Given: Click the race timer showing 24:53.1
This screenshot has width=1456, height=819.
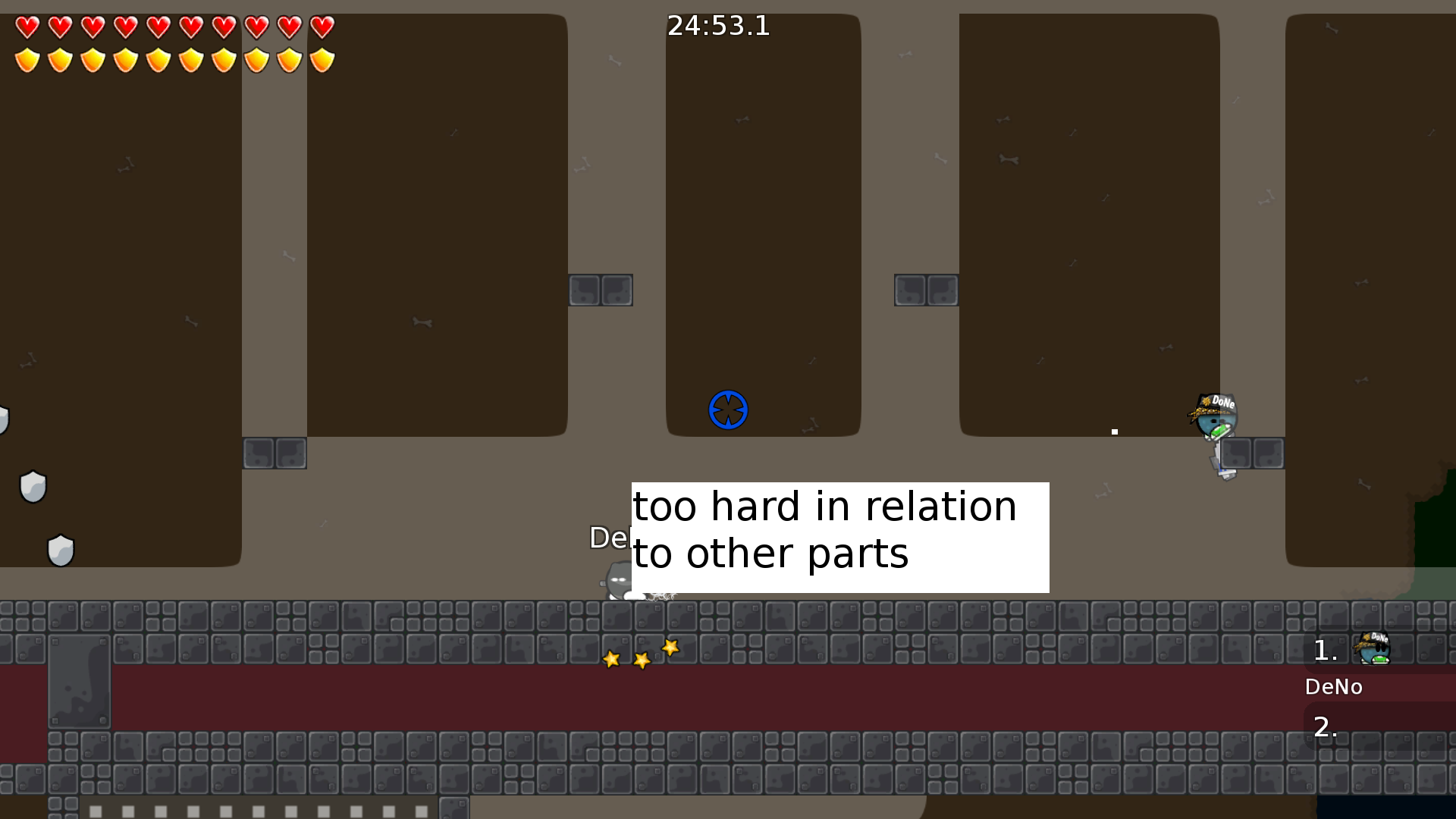Looking at the screenshot, I should coord(717,27).
